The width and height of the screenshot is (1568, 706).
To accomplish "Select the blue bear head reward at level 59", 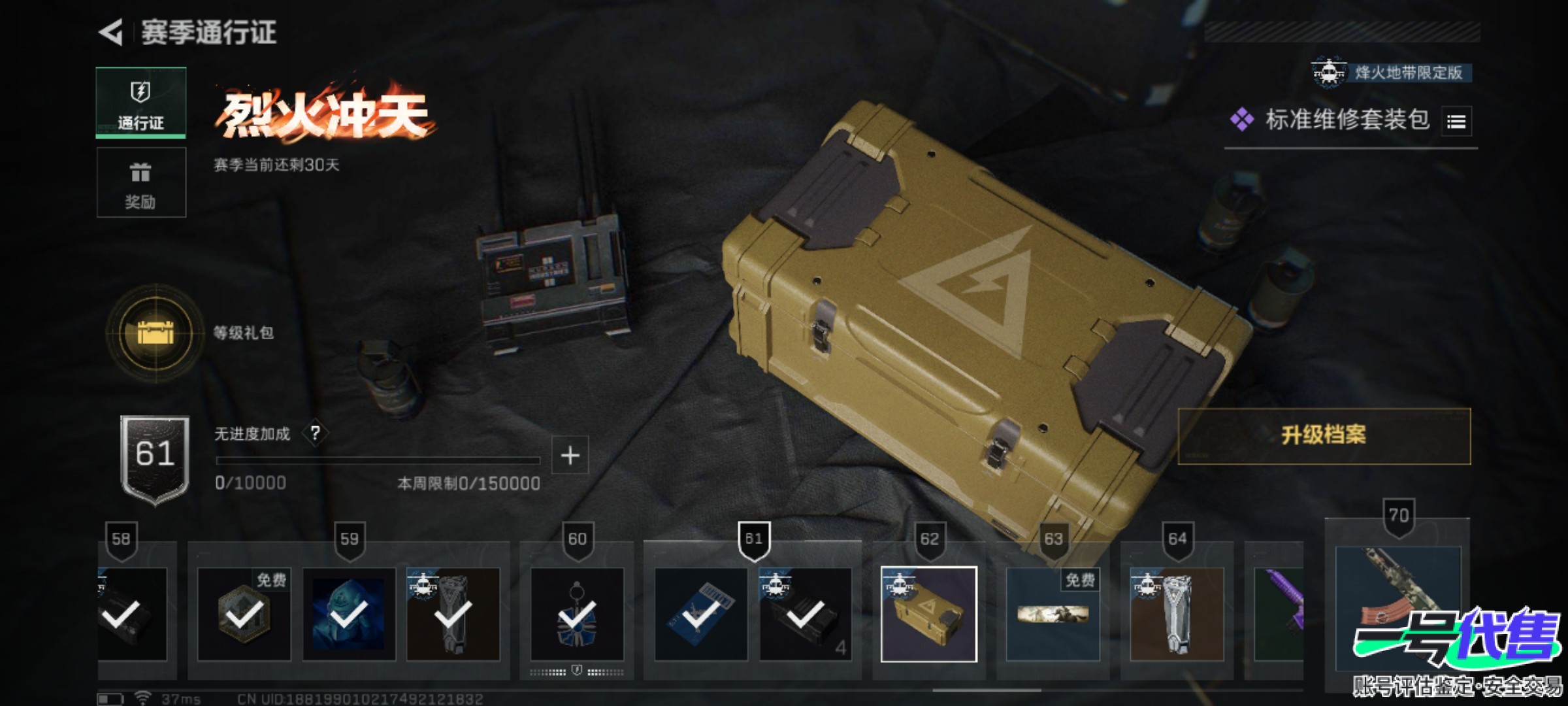I will point(349,614).
